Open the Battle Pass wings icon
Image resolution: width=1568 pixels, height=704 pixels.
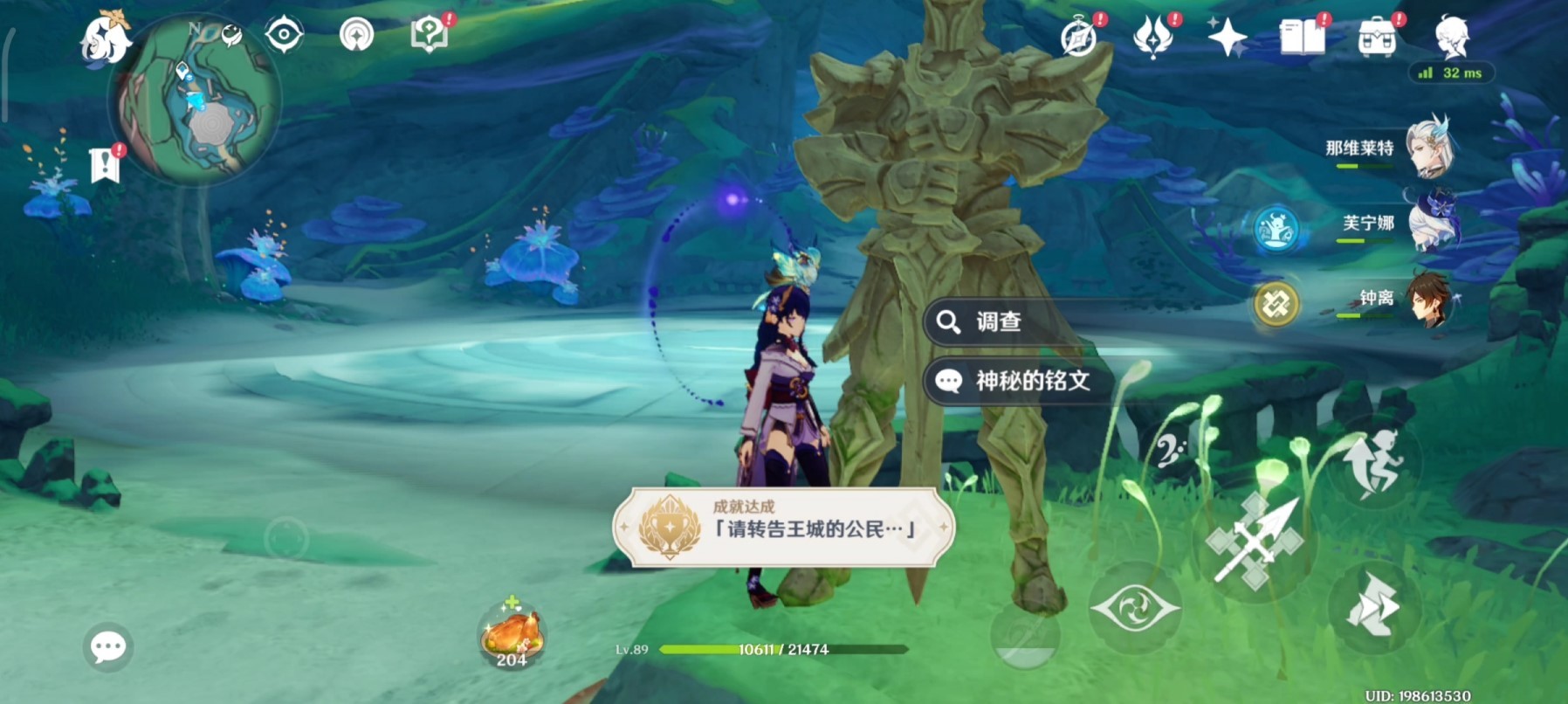pyautogui.click(x=1154, y=37)
